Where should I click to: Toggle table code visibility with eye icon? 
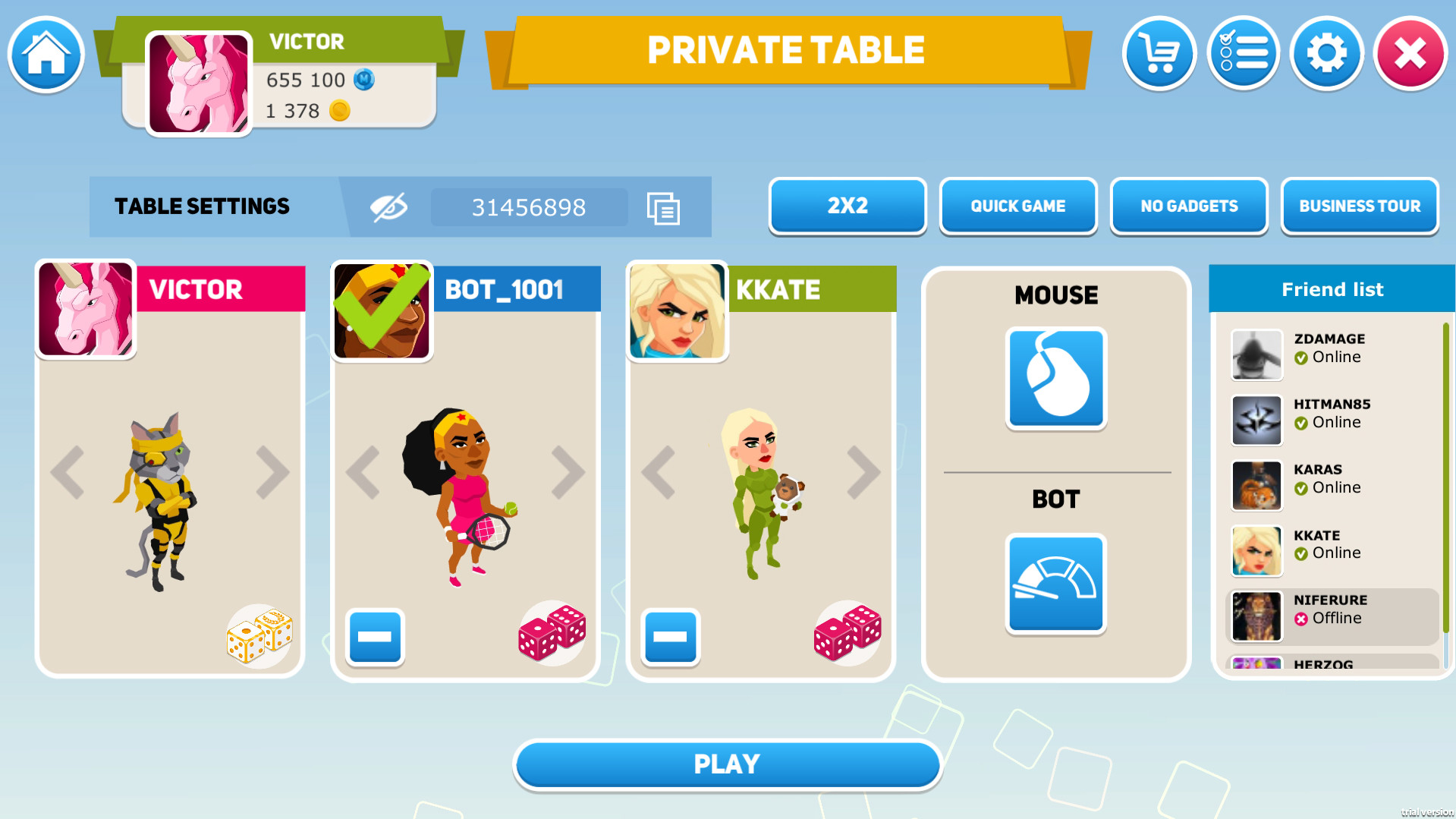387,206
